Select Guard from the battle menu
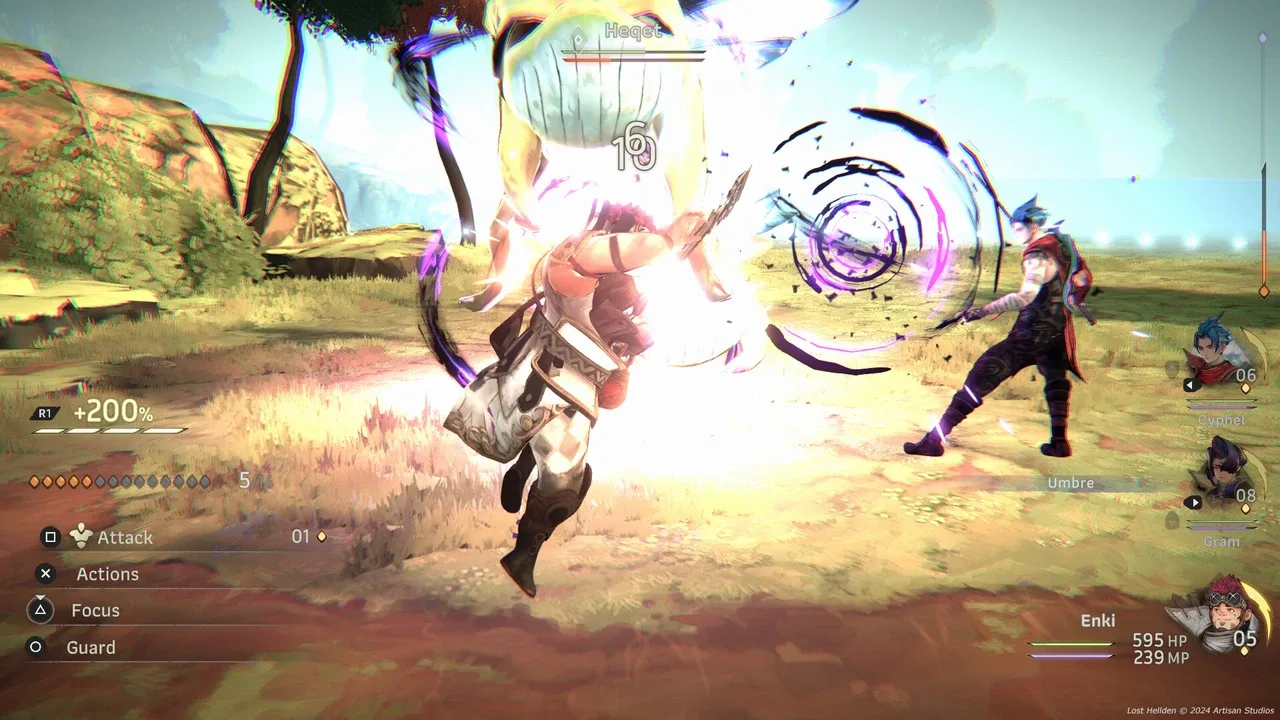The image size is (1280, 720). tap(91, 646)
